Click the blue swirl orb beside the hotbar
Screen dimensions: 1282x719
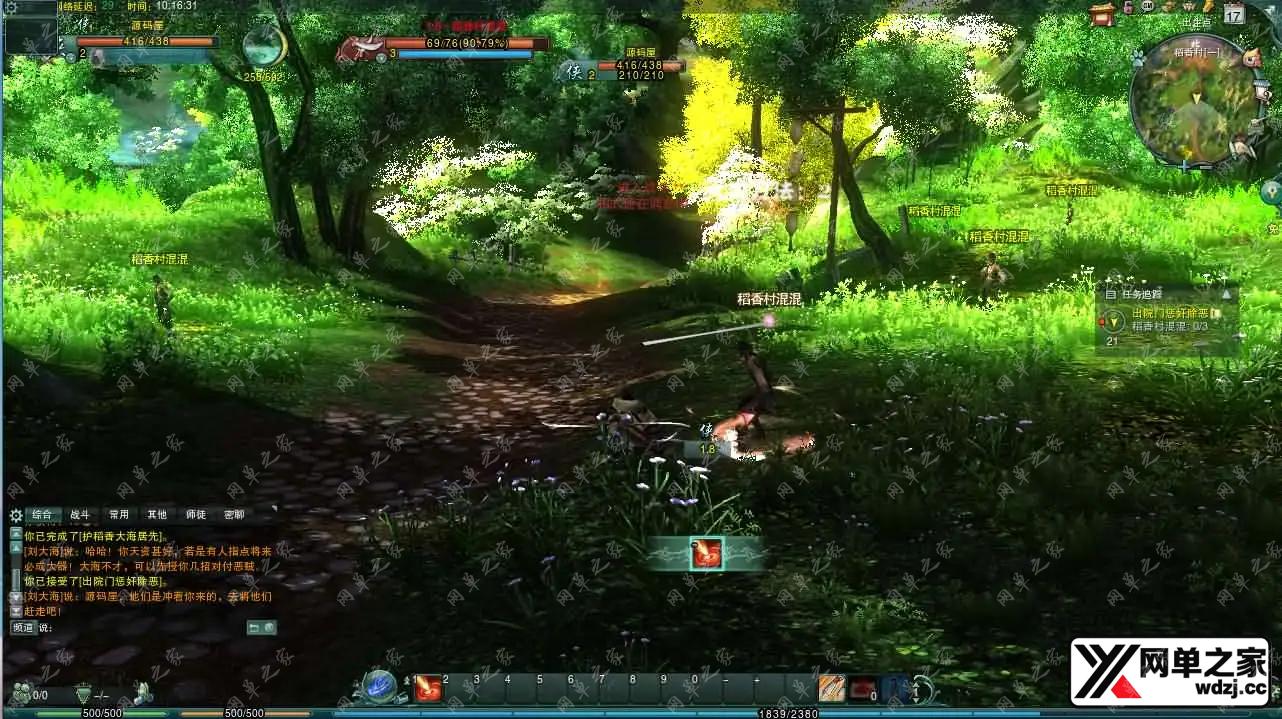[380, 686]
